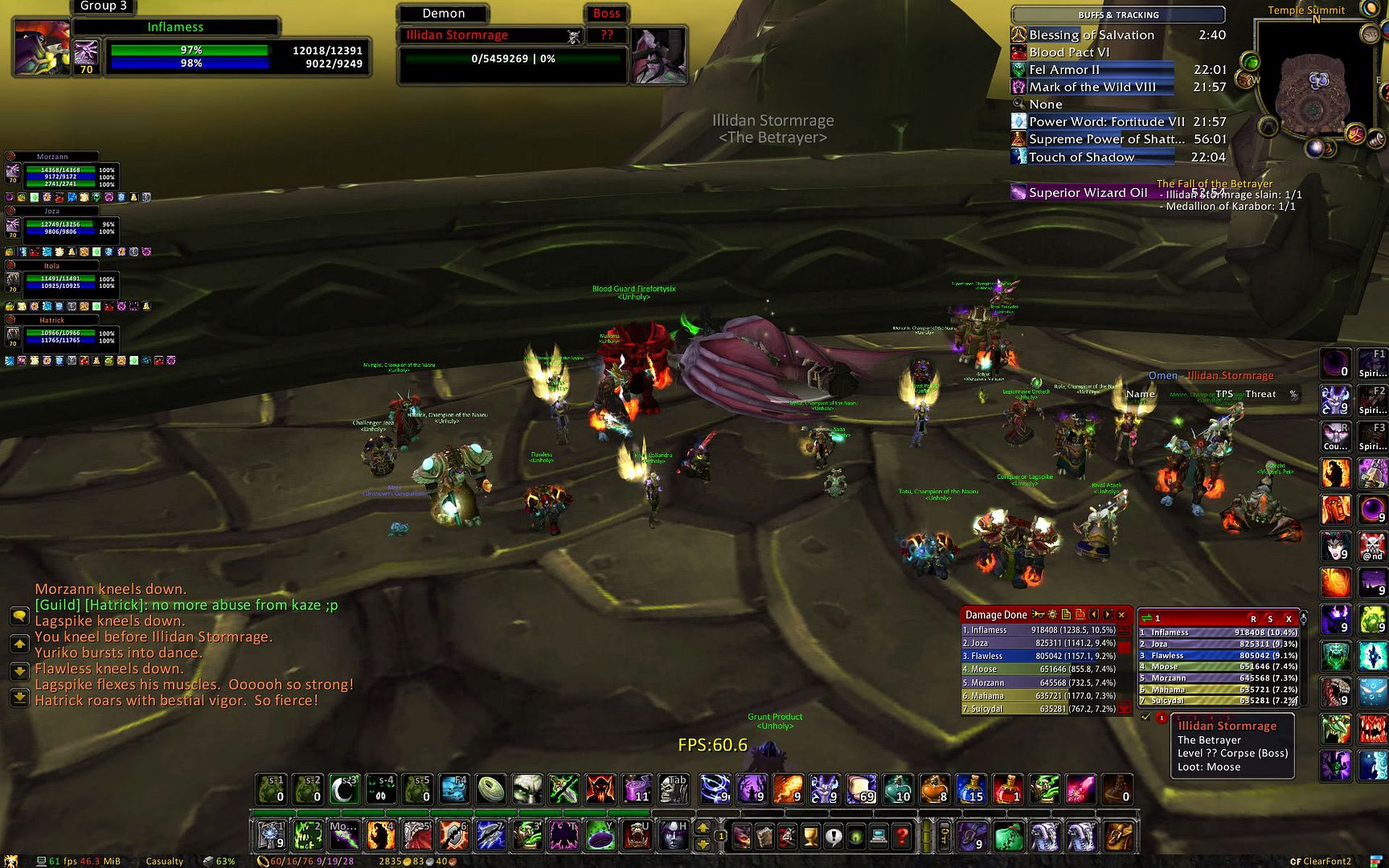Click the X button on Recount window
The height and width of the screenshot is (868, 1389).
click(x=1289, y=619)
